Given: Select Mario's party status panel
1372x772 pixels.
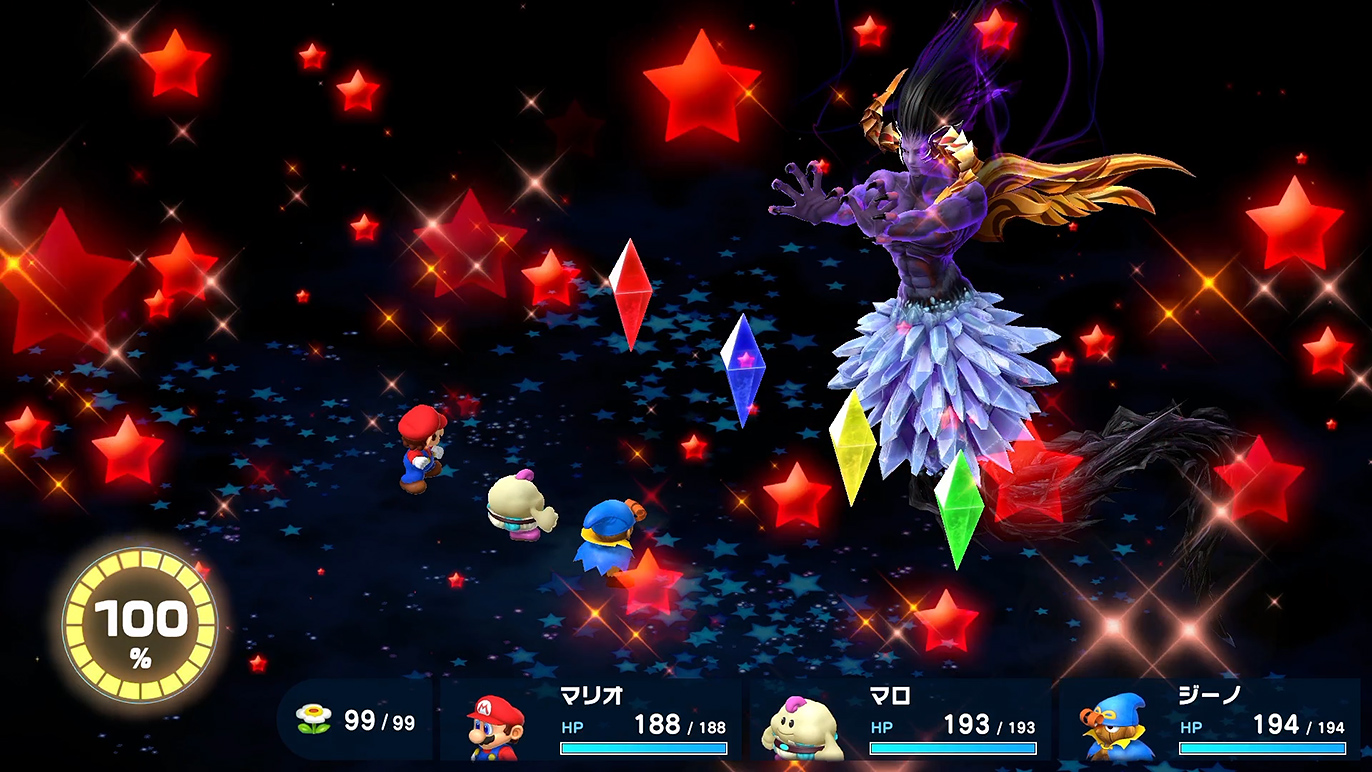Looking at the screenshot, I should (592, 720).
